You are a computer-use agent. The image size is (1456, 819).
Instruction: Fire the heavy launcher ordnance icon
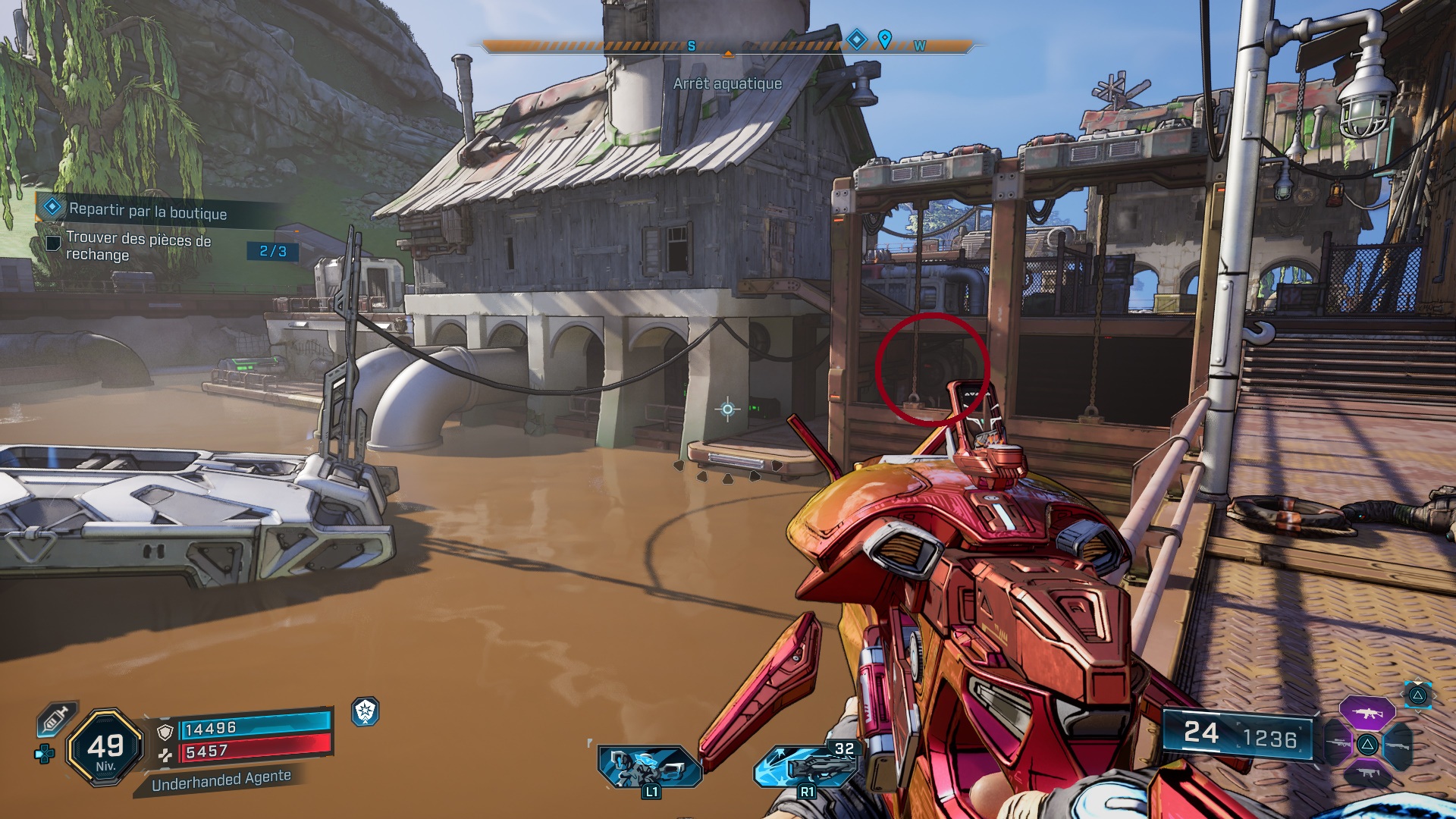click(x=808, y=767)
